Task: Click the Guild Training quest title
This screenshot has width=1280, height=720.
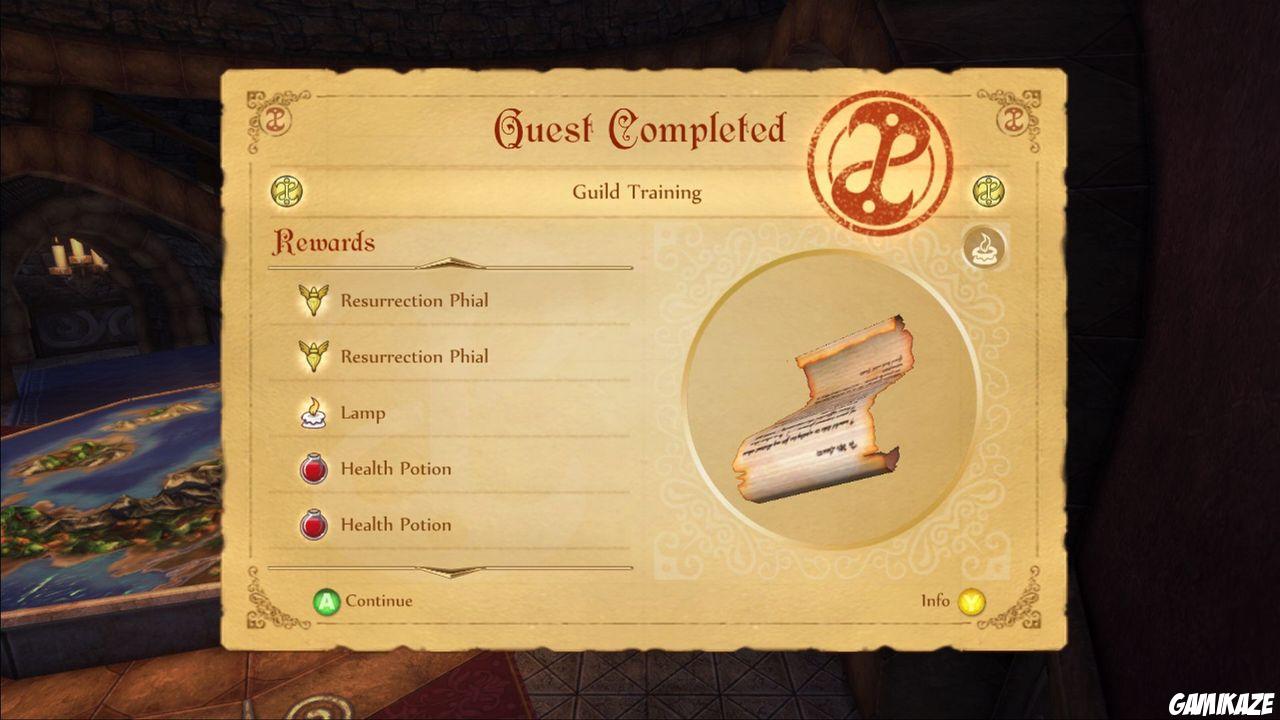Action: click(x=637, y=192)
